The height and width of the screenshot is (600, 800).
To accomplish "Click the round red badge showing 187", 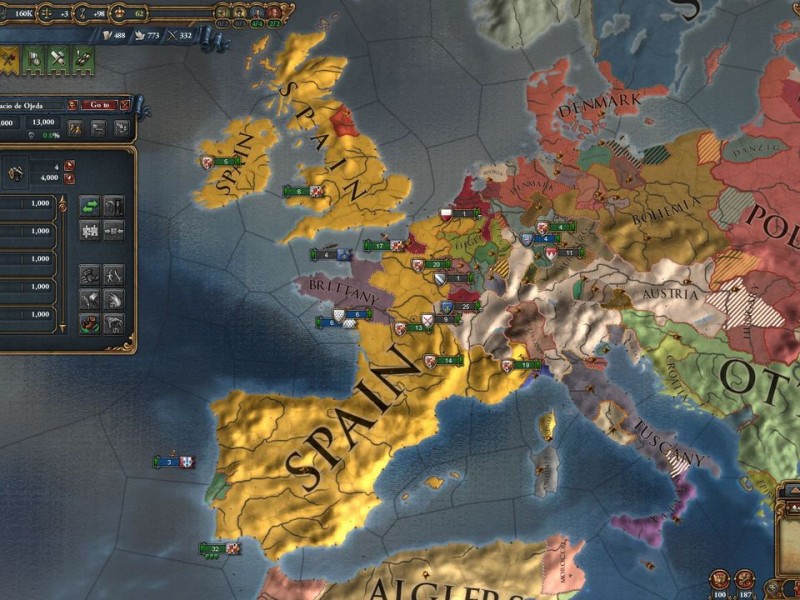I will (745, 579).
